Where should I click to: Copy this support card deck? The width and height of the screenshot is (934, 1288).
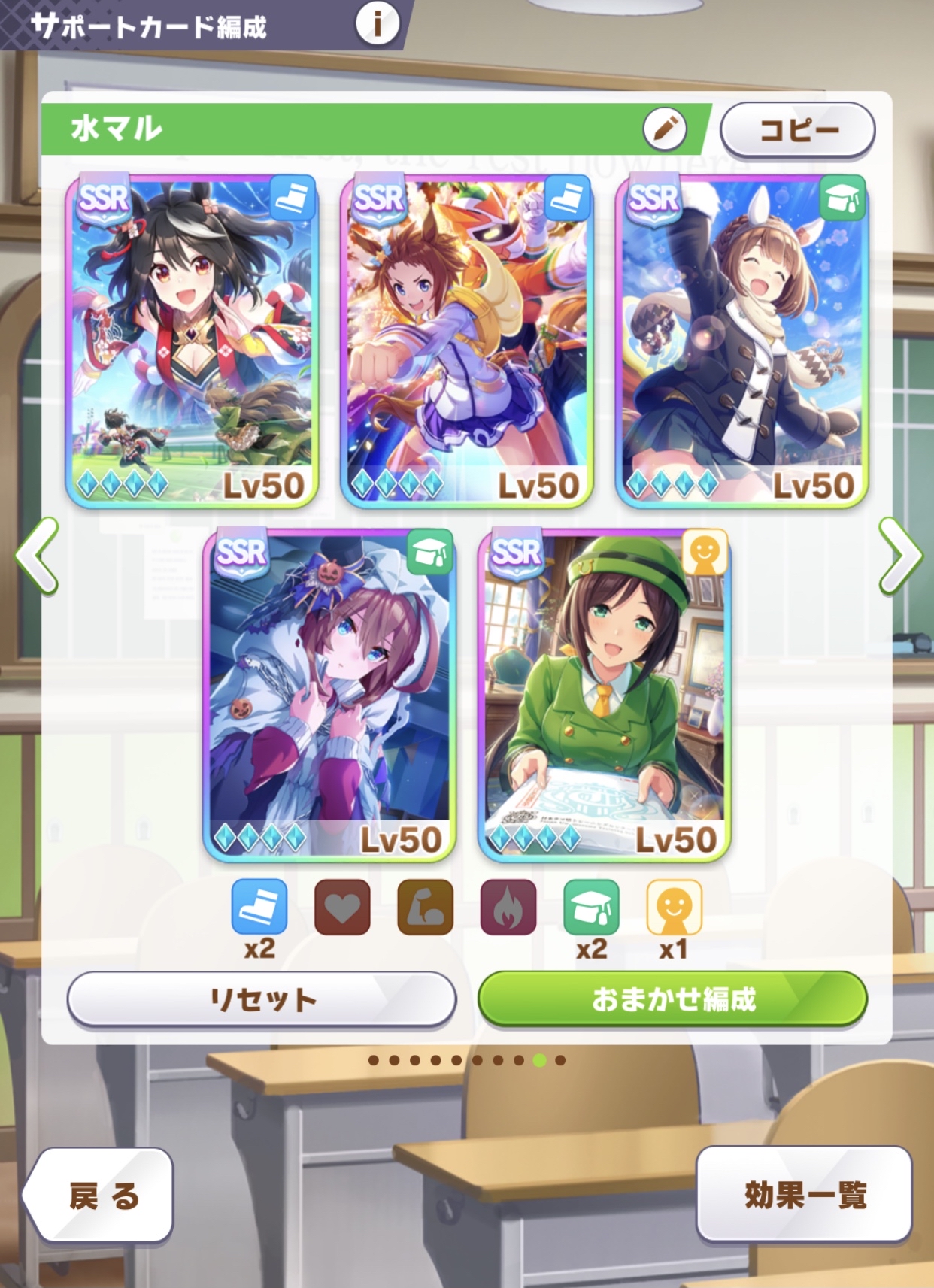click(797, 130)
